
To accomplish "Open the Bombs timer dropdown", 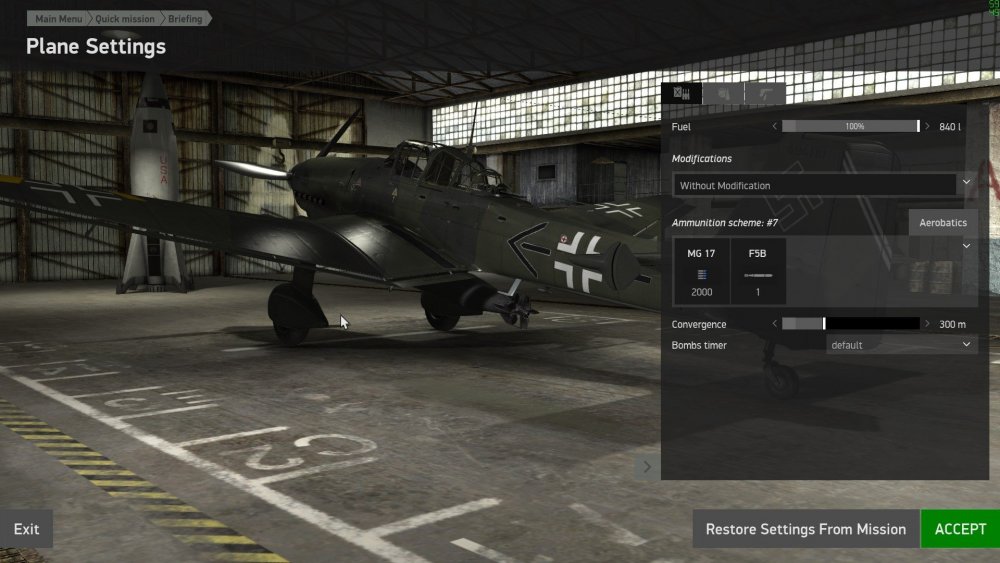I will click(902, 345).
